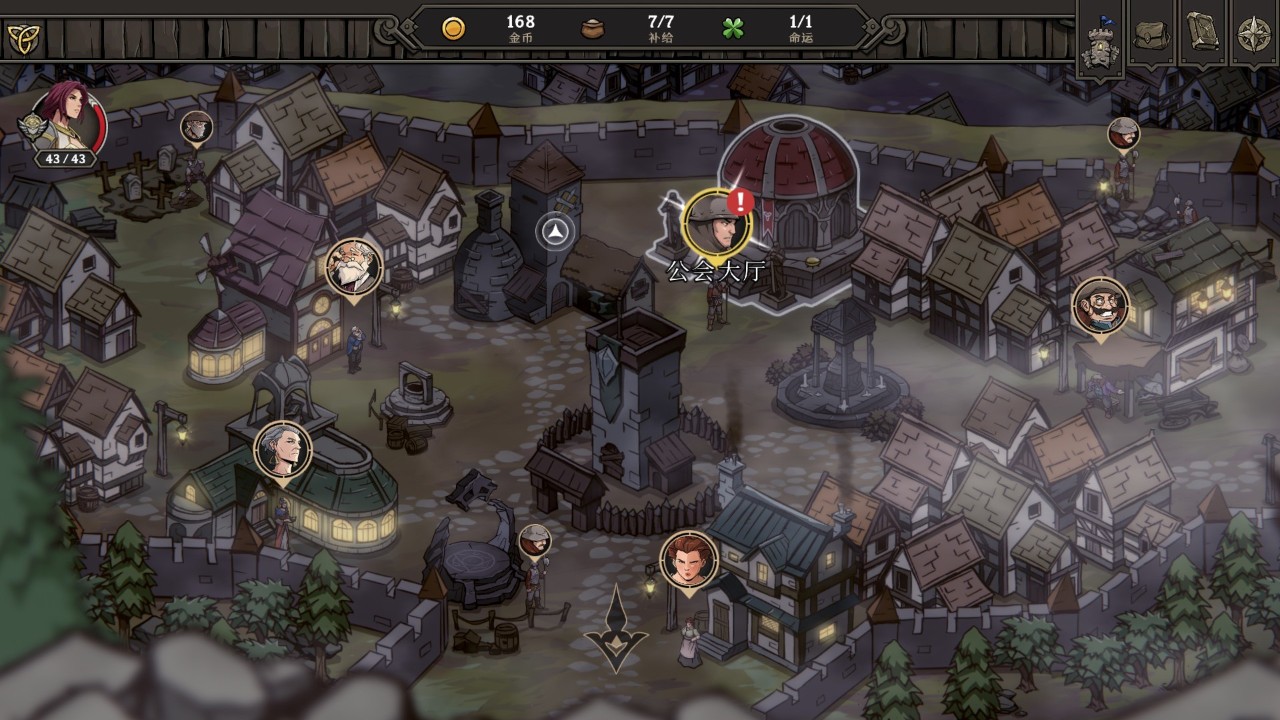
Task: Click the supply bowl icon showing 7/7
Action: tap(592, 27)
